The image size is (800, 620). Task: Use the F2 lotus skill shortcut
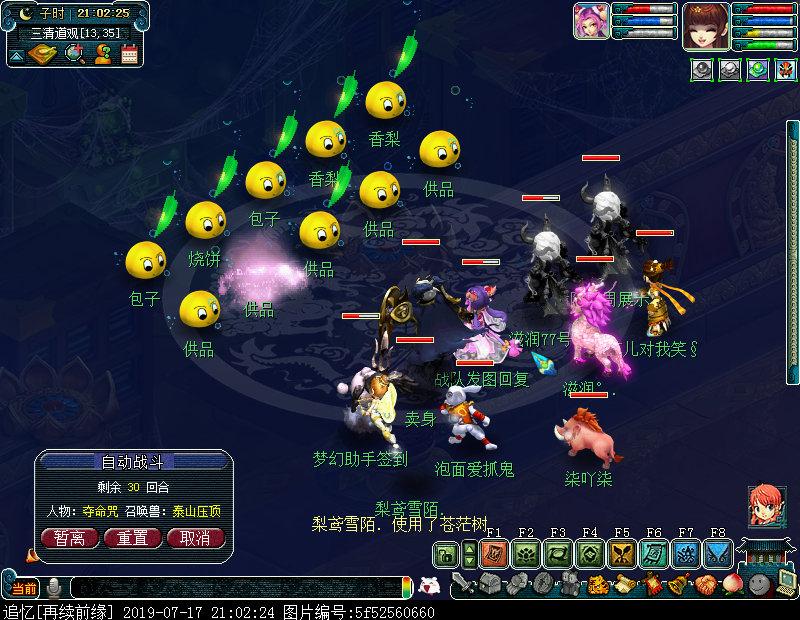click(x=525, y=553)
